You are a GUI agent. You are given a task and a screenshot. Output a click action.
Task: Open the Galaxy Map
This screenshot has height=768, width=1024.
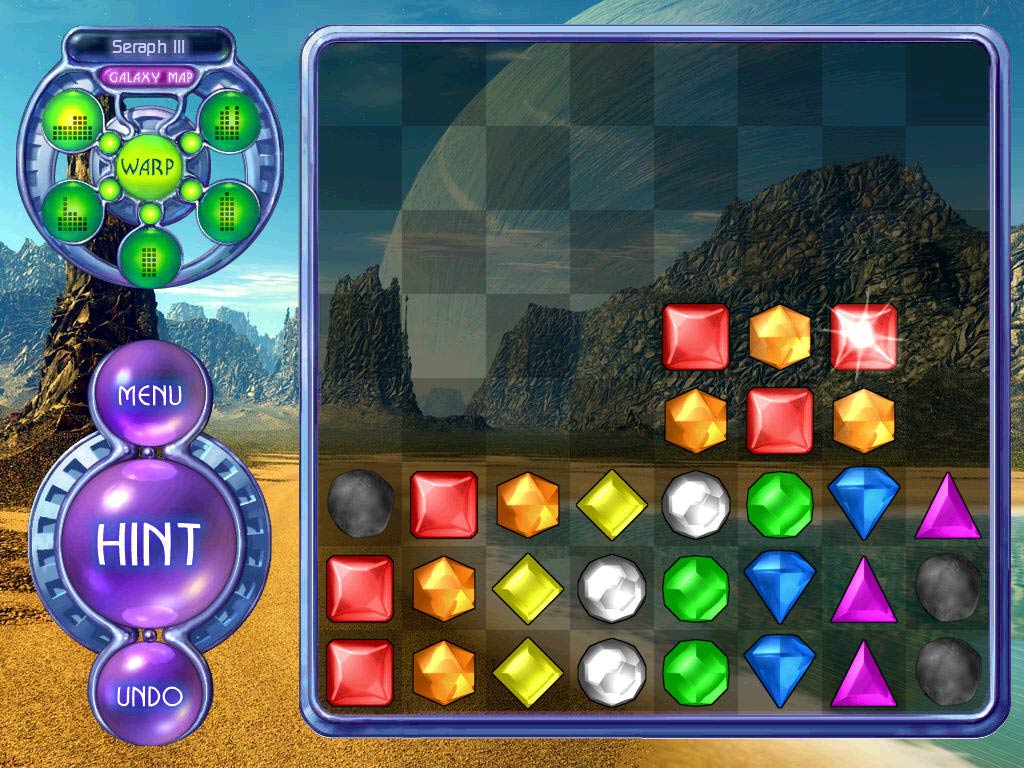[149, 77]
